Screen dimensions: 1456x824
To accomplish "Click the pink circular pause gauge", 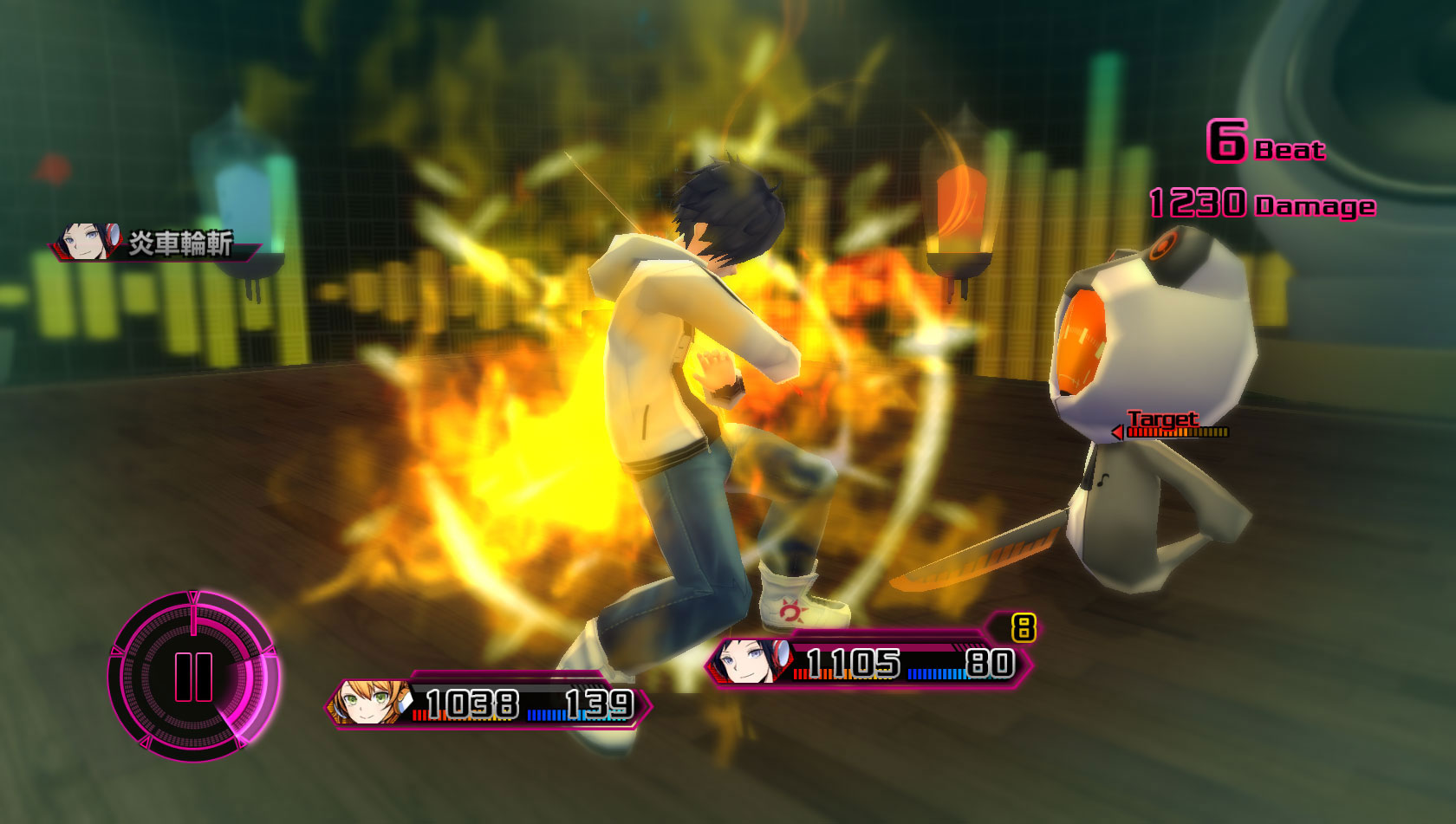I will [193, 676].
